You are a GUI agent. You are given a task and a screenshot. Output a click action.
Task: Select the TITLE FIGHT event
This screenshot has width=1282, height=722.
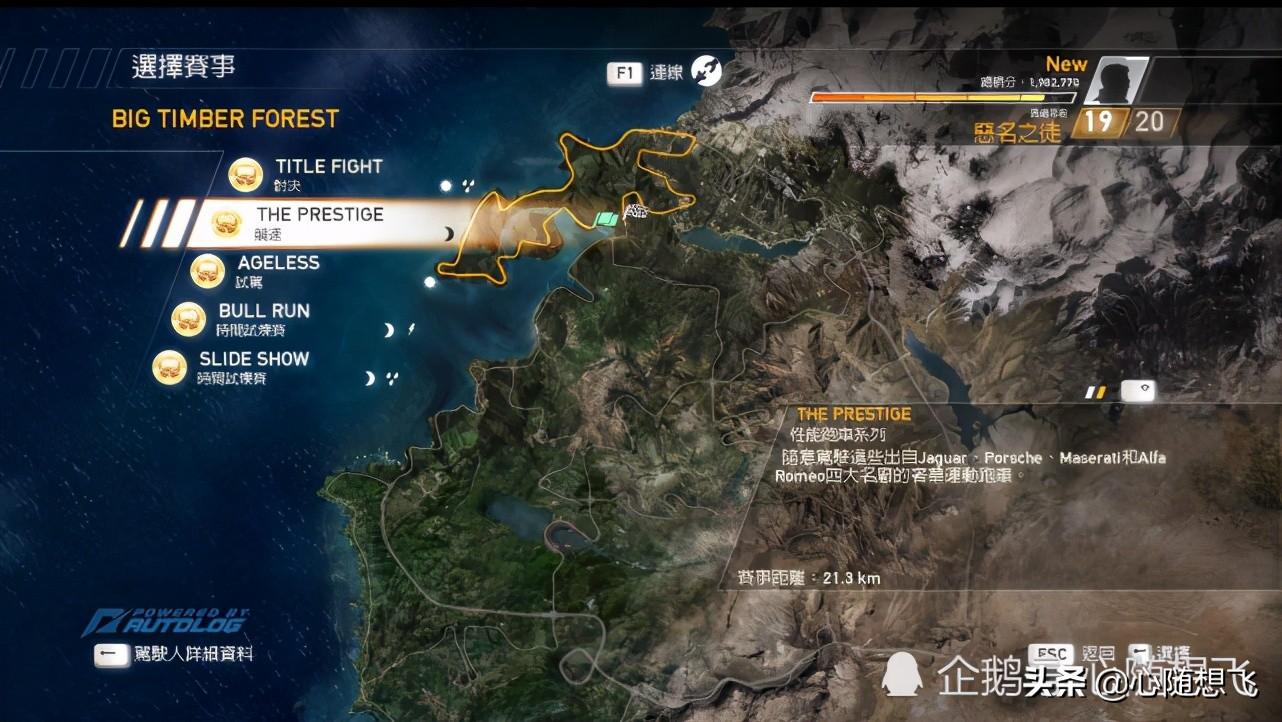328,167
